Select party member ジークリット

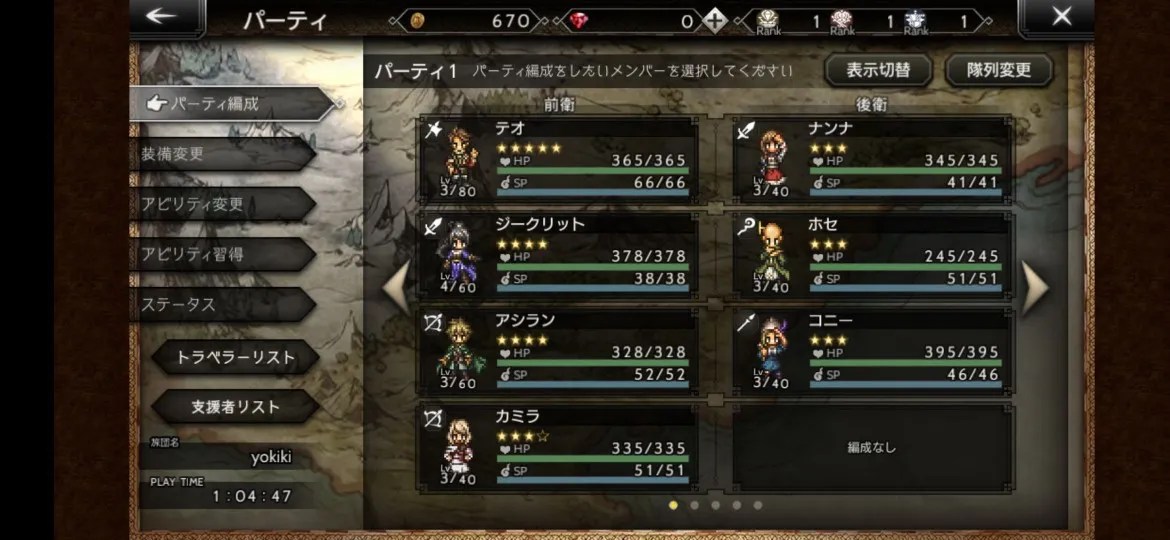pyautogui.click(x=557, y=255)
